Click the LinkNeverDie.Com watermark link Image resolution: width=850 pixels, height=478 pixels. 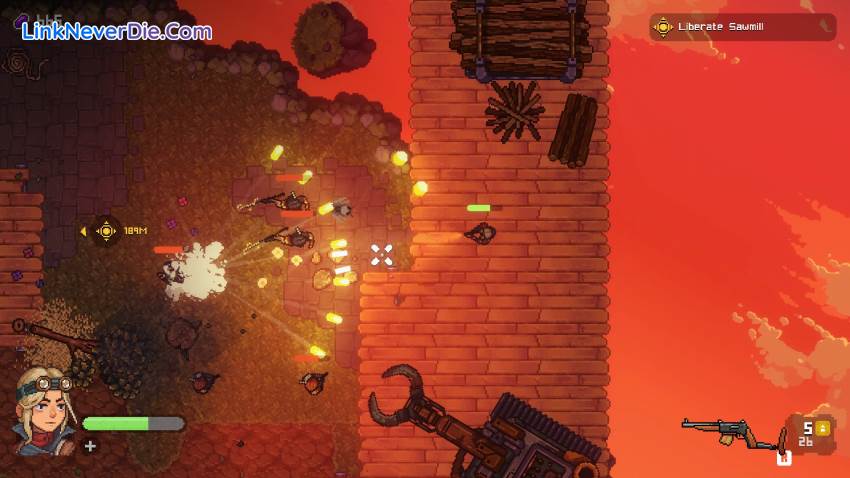[117, 31]
